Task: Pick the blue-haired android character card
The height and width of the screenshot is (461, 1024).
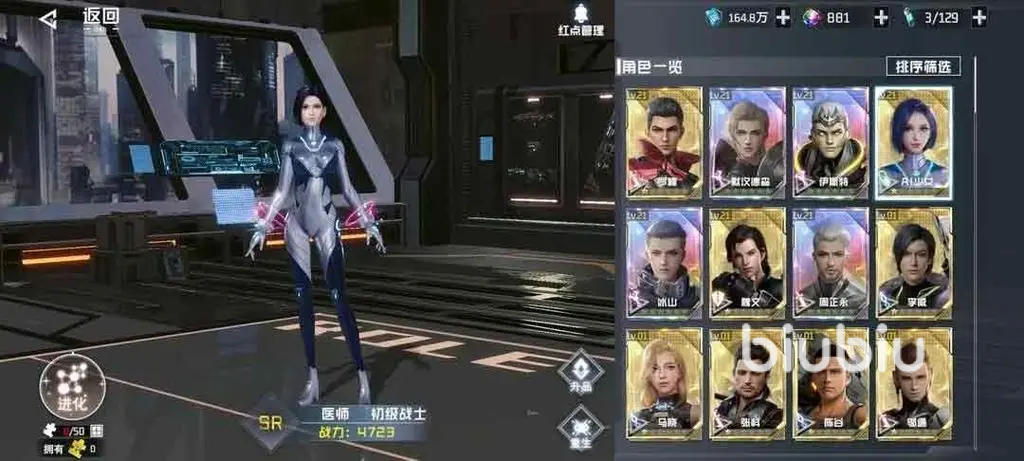Action: tap(913, 142)
